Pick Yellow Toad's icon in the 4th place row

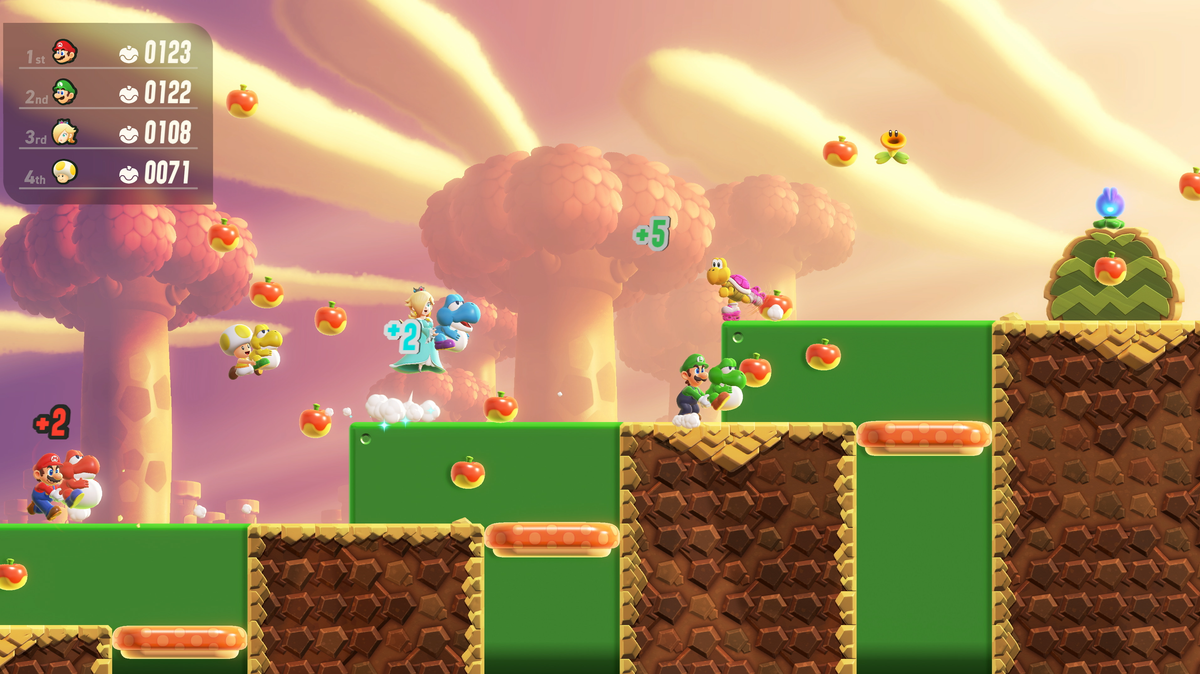pyautogui.click(x=65, y=172)
